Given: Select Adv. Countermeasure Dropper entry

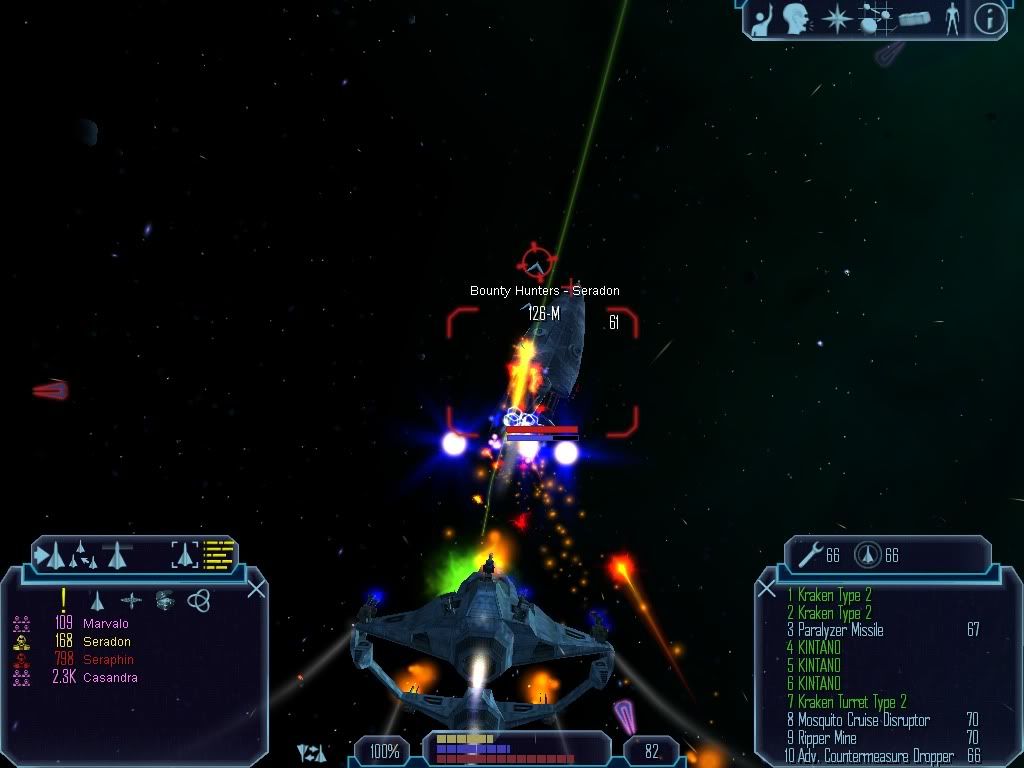Looking at the screenshot, I should [868, 756].
